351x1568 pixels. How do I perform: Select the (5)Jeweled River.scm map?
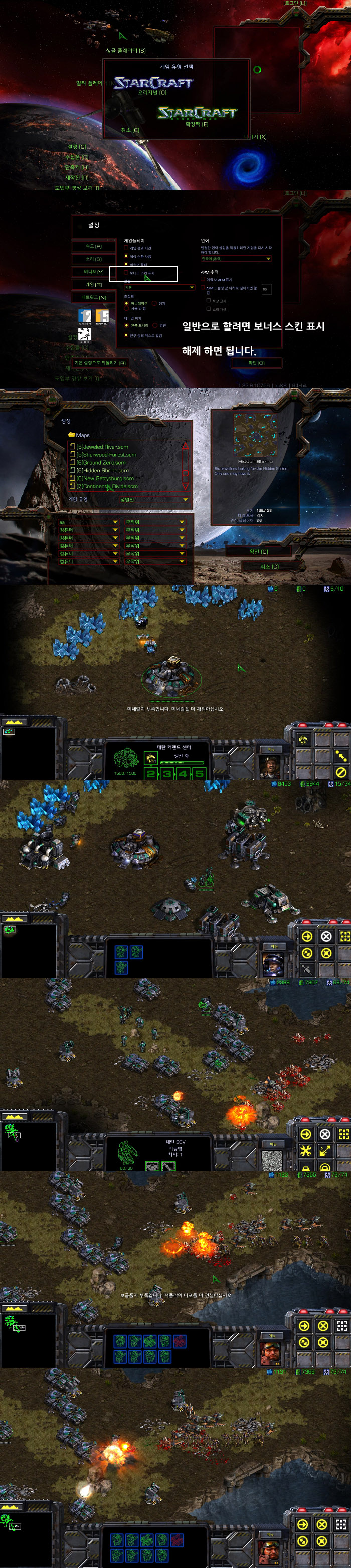102,447
